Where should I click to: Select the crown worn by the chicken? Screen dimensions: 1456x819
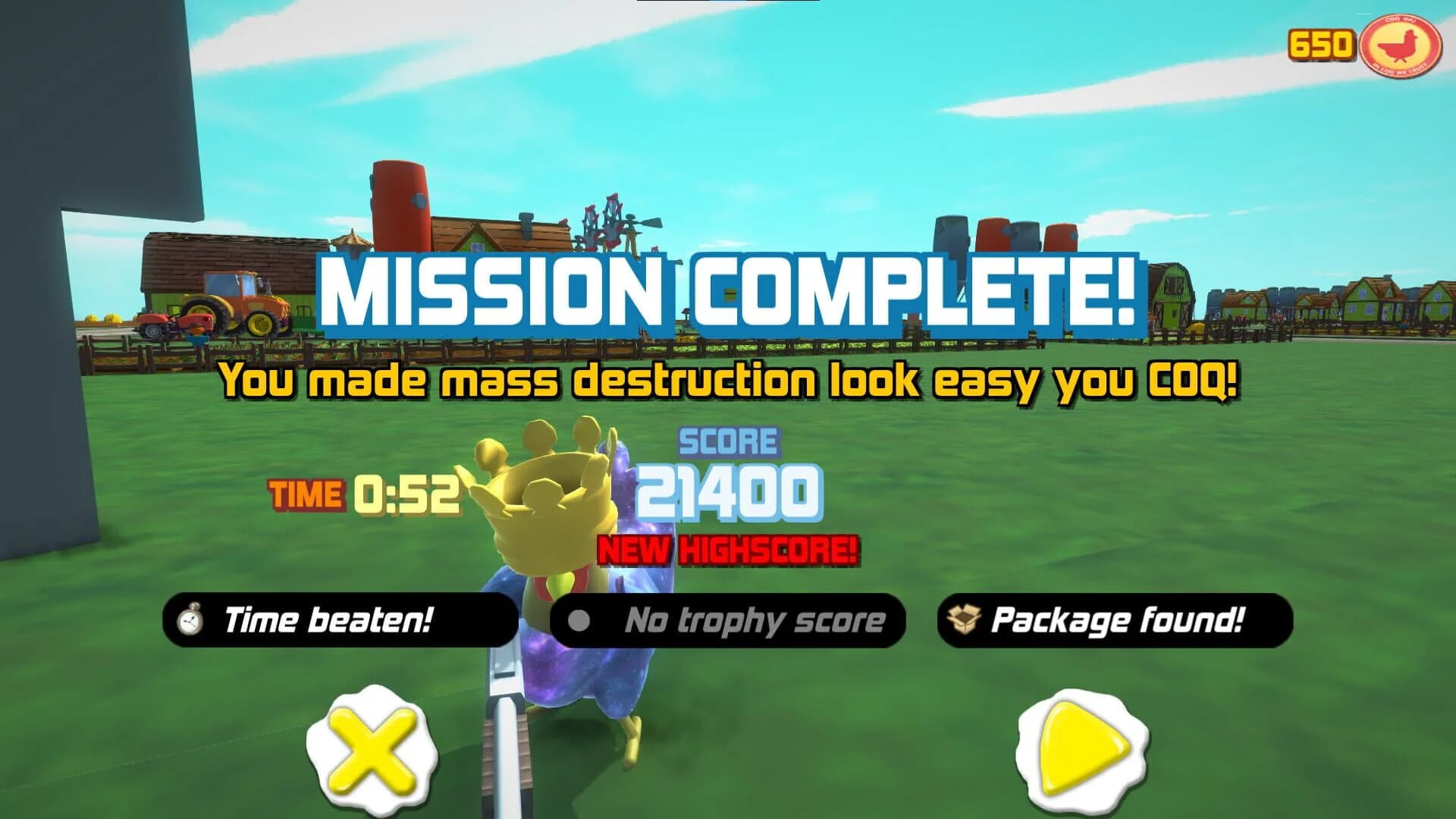pyautogui.click(x=546, y=500)
